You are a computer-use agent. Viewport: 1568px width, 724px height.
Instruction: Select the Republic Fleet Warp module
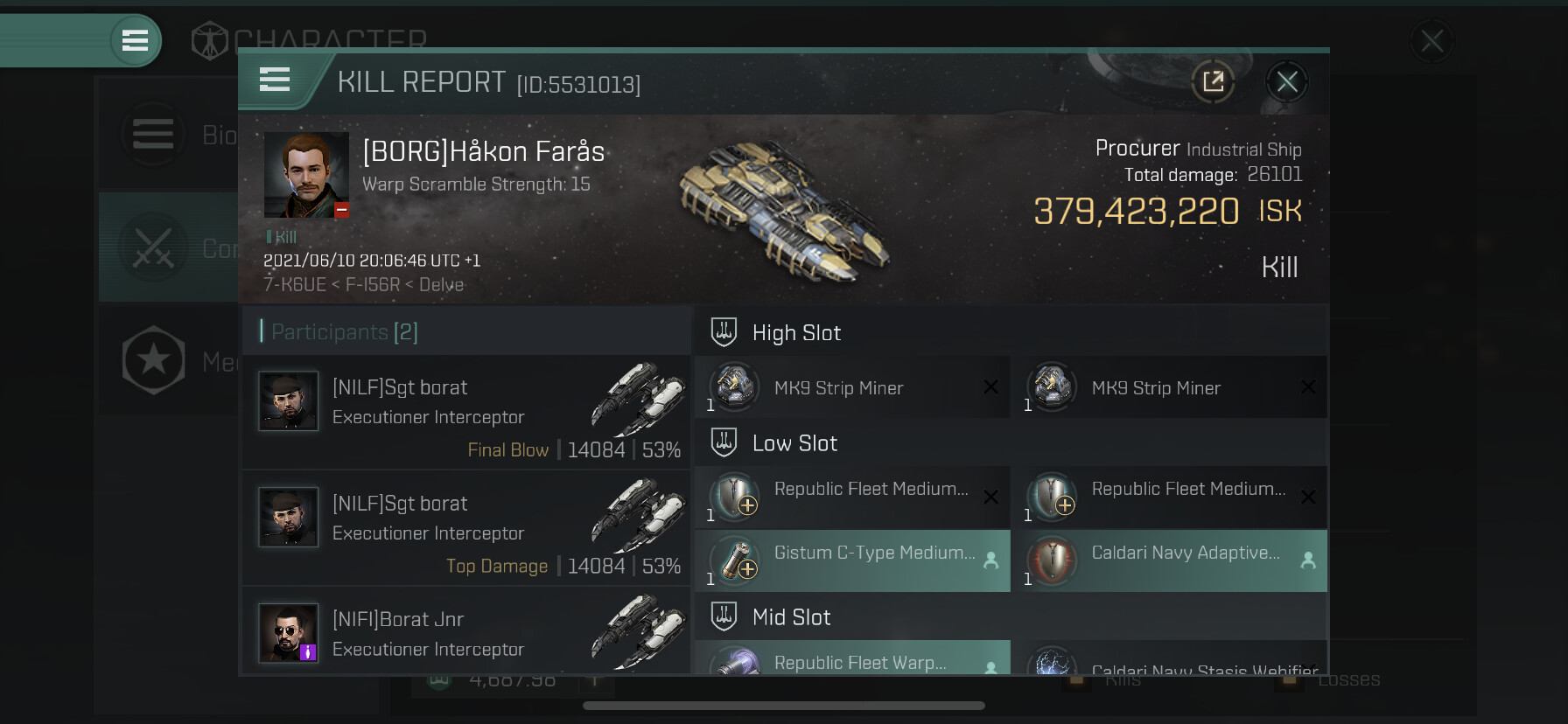853,659
